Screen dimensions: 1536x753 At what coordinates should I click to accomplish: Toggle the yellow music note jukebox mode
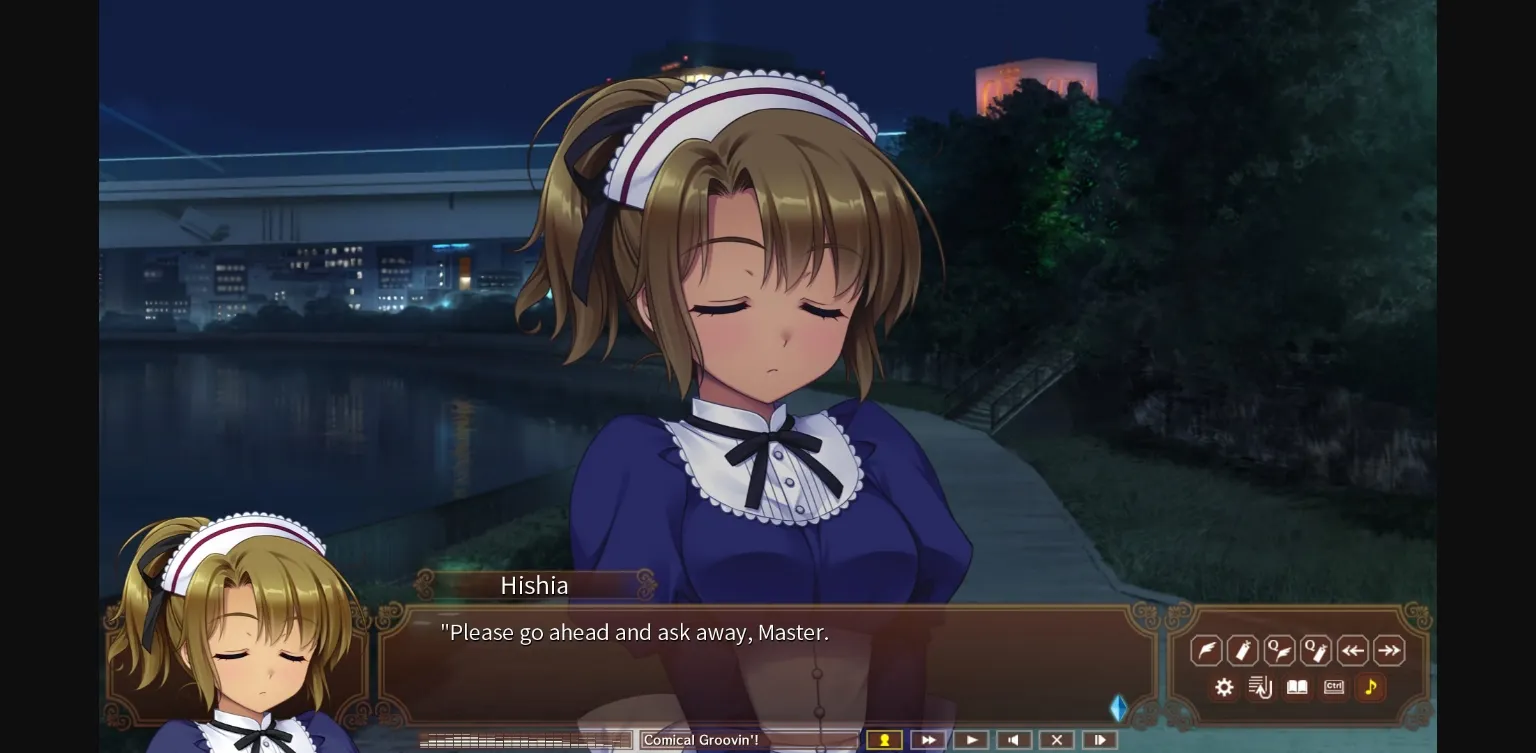(x=1370, y=687)
